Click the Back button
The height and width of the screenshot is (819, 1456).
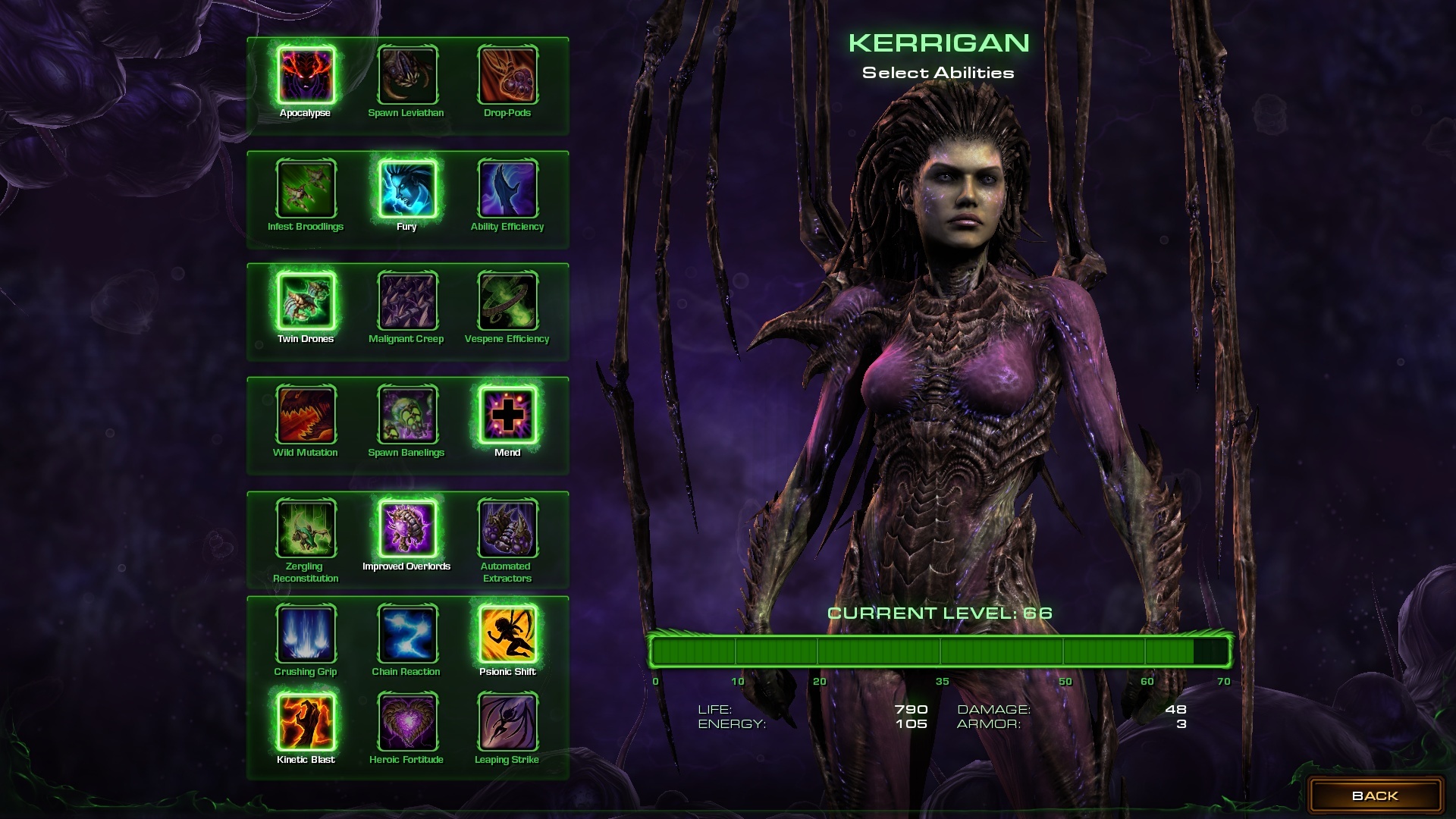pos(1375,795)
